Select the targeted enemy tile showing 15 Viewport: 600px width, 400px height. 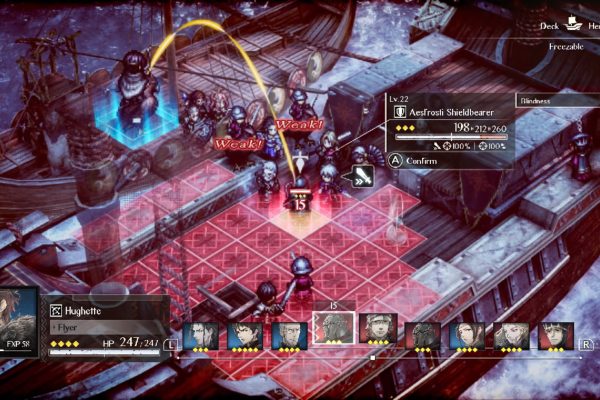pos(299,203)
